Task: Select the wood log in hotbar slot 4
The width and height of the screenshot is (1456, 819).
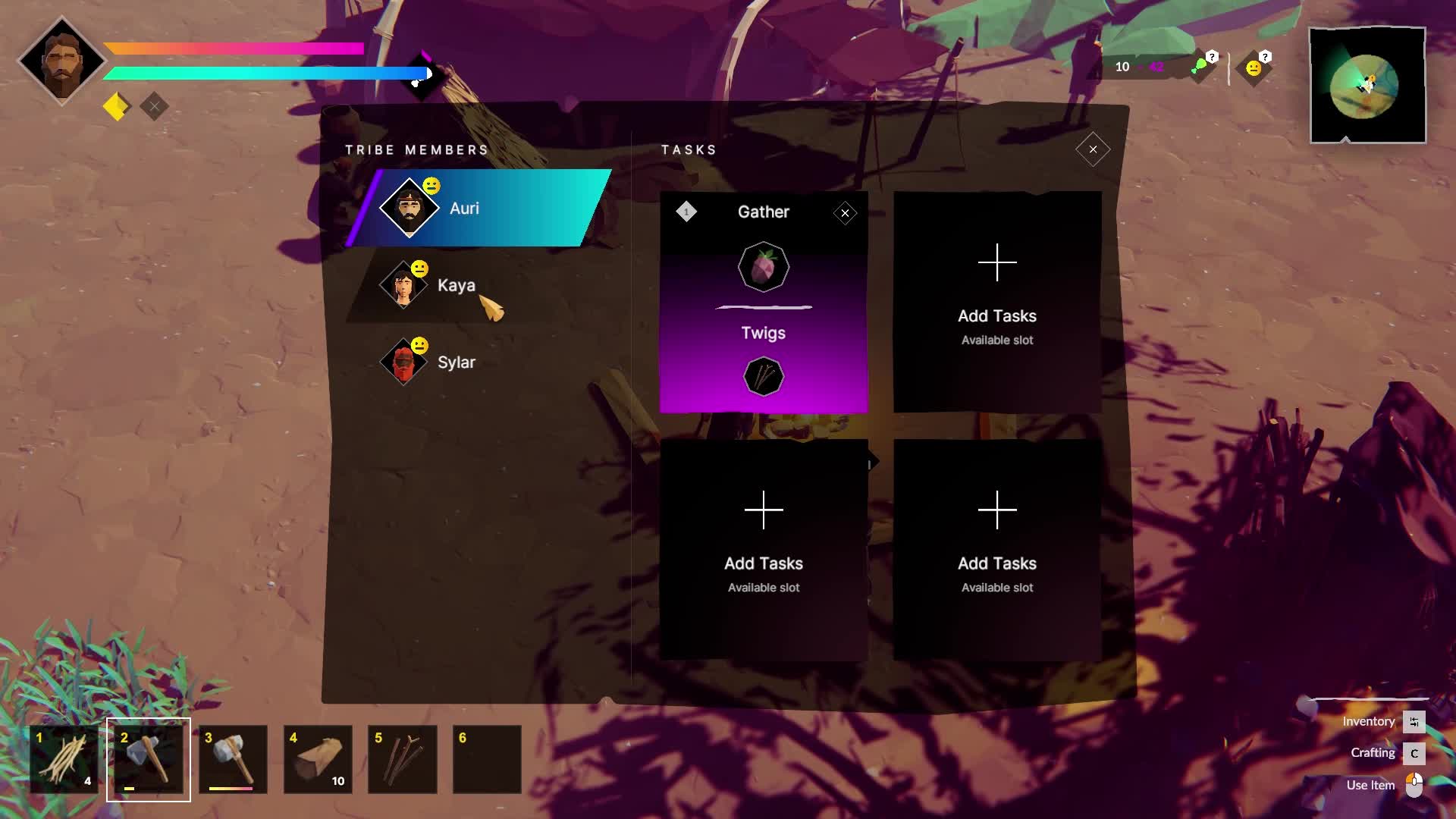Action: tap(318, 759)
